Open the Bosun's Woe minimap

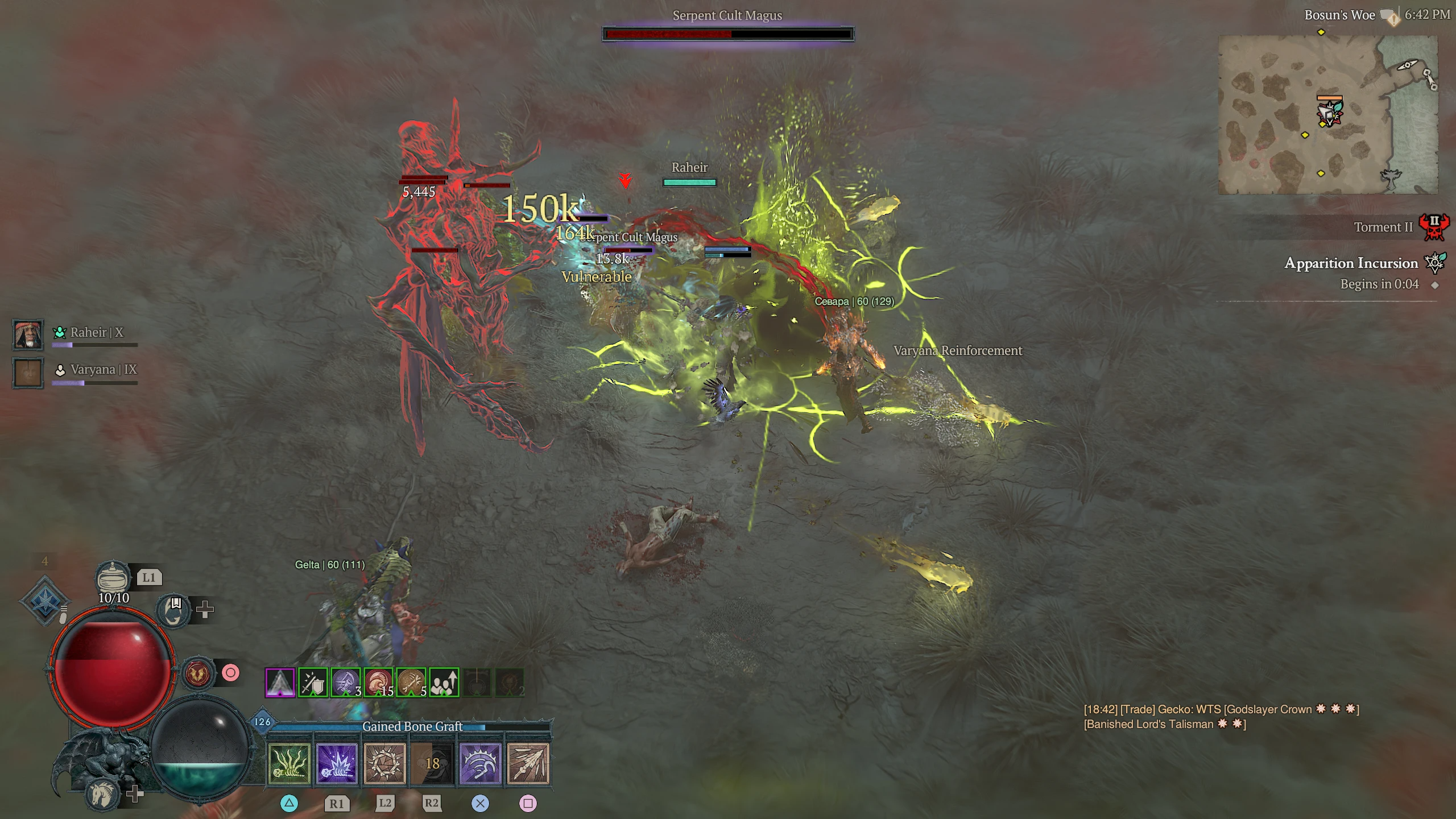coord(1327,114)
